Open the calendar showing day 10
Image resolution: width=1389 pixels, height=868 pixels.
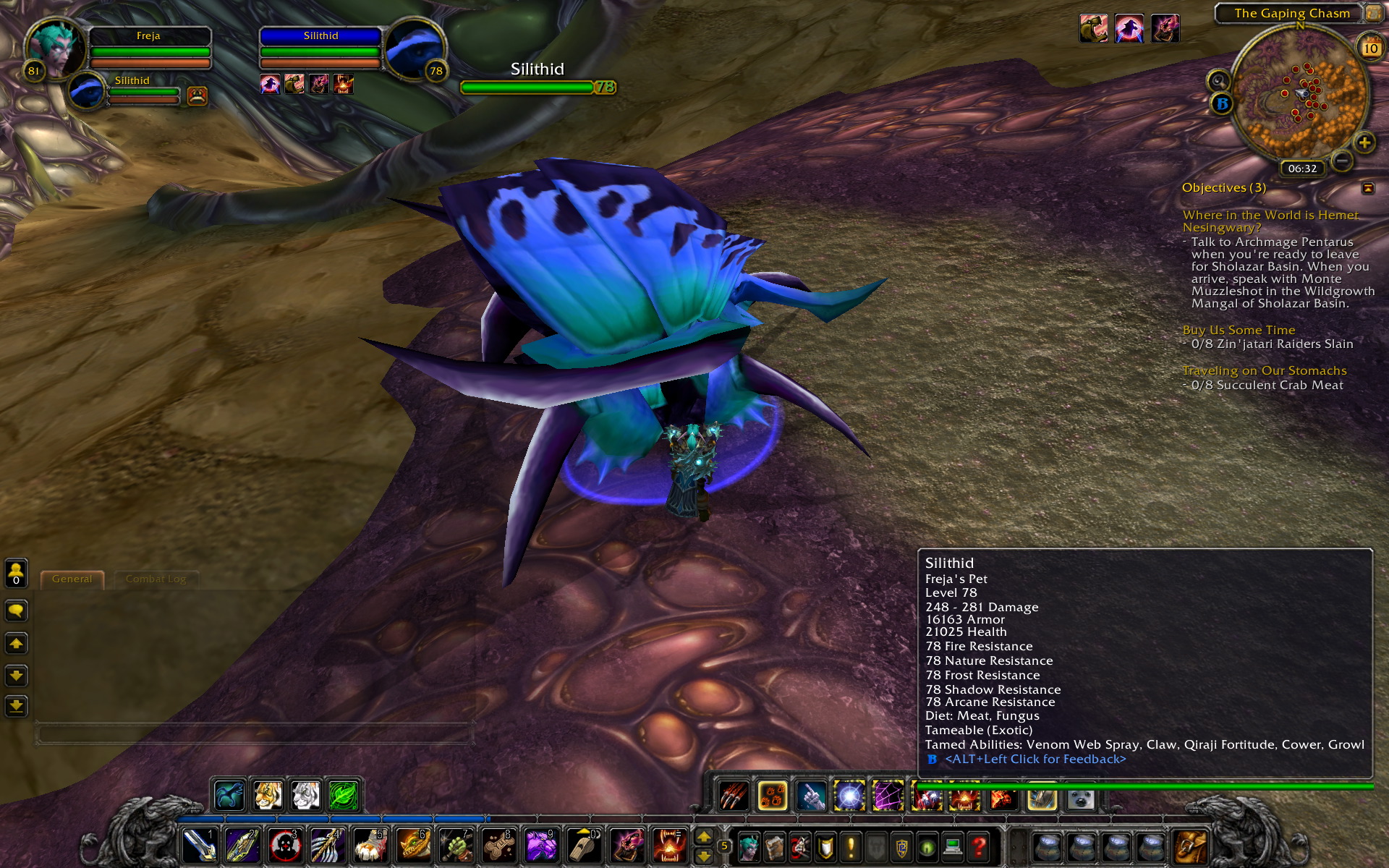1370,48
